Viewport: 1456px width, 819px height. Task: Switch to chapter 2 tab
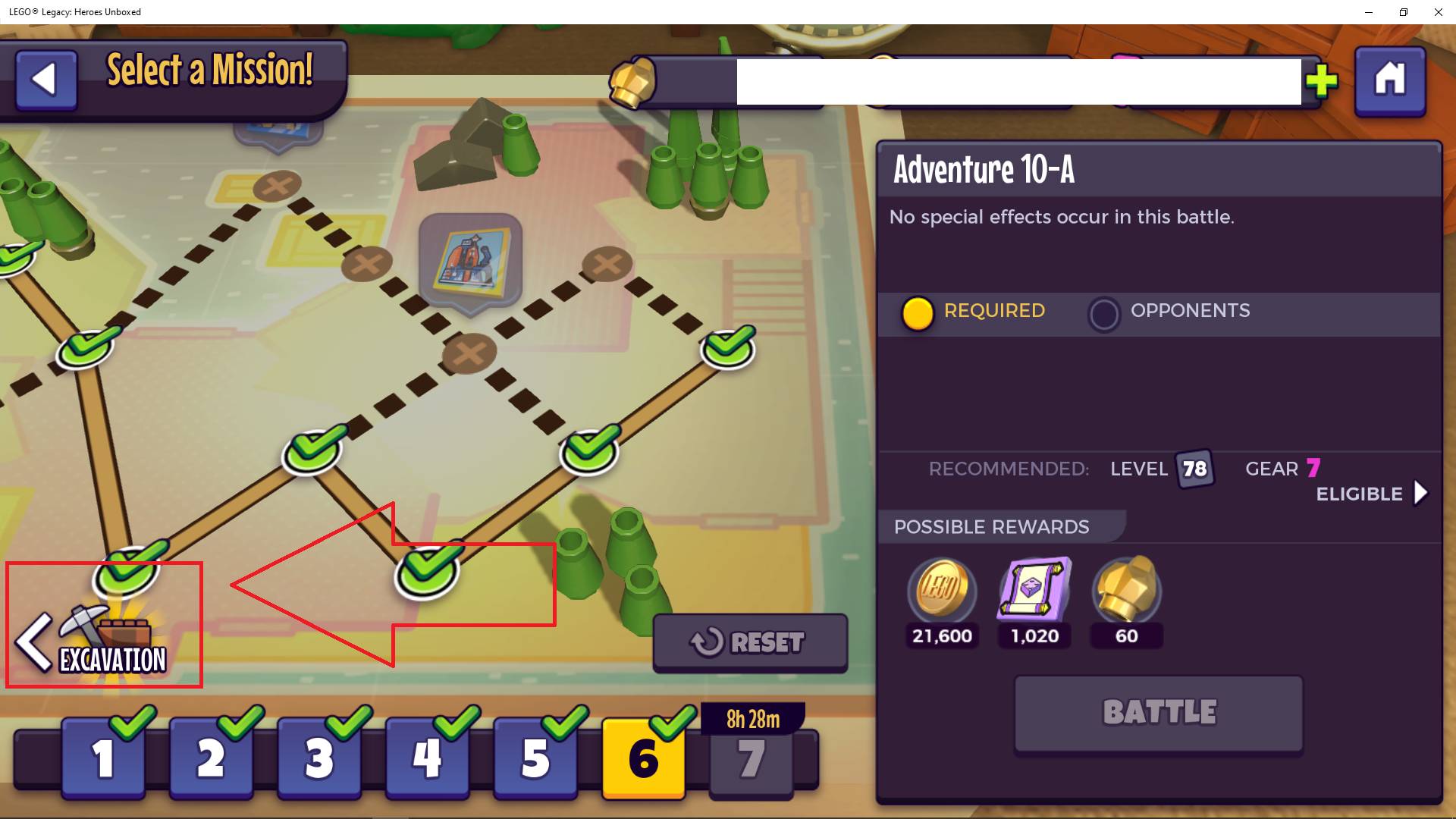click(211, 758)
